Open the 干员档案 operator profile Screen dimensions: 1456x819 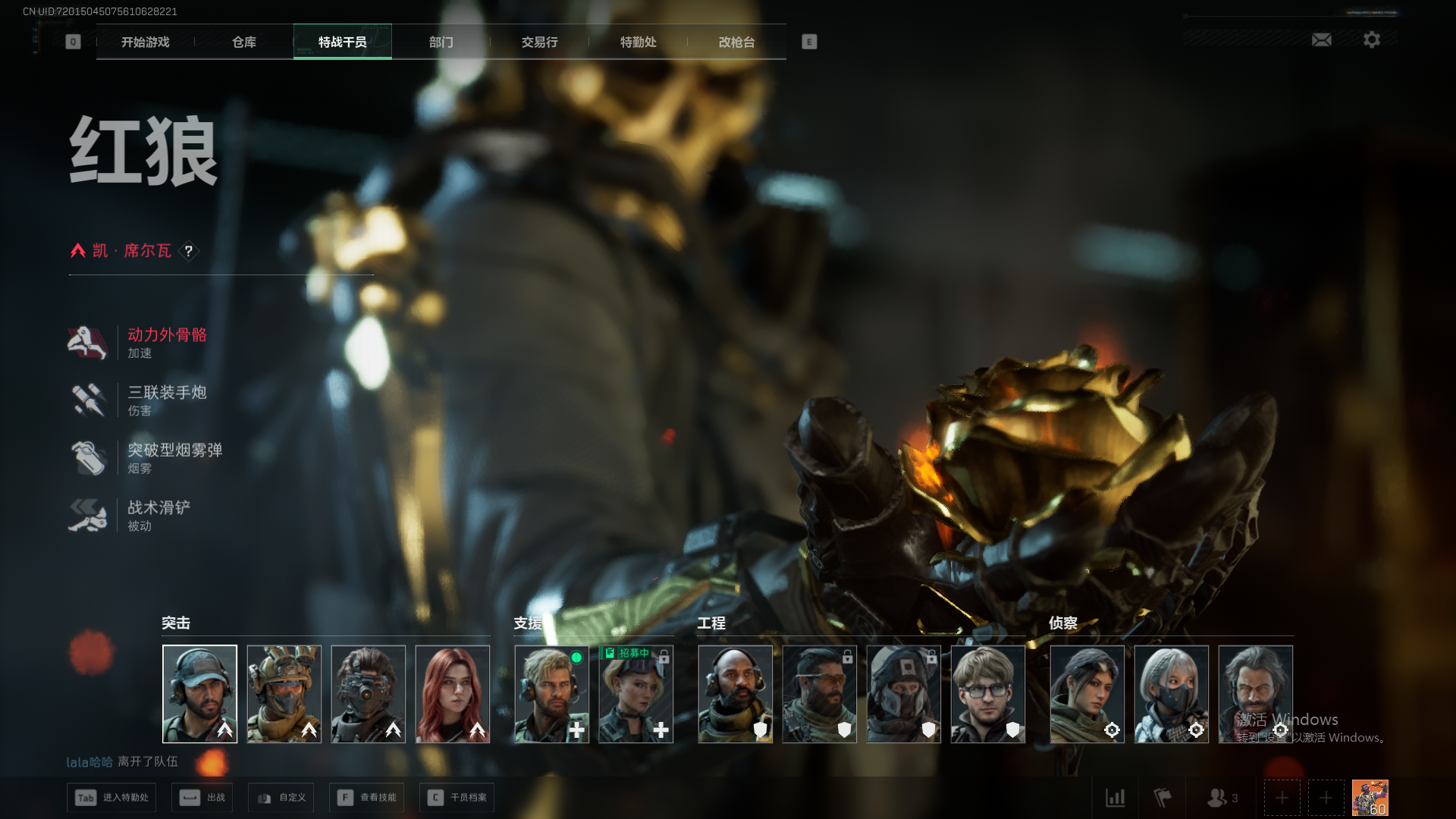pos(457,798)
